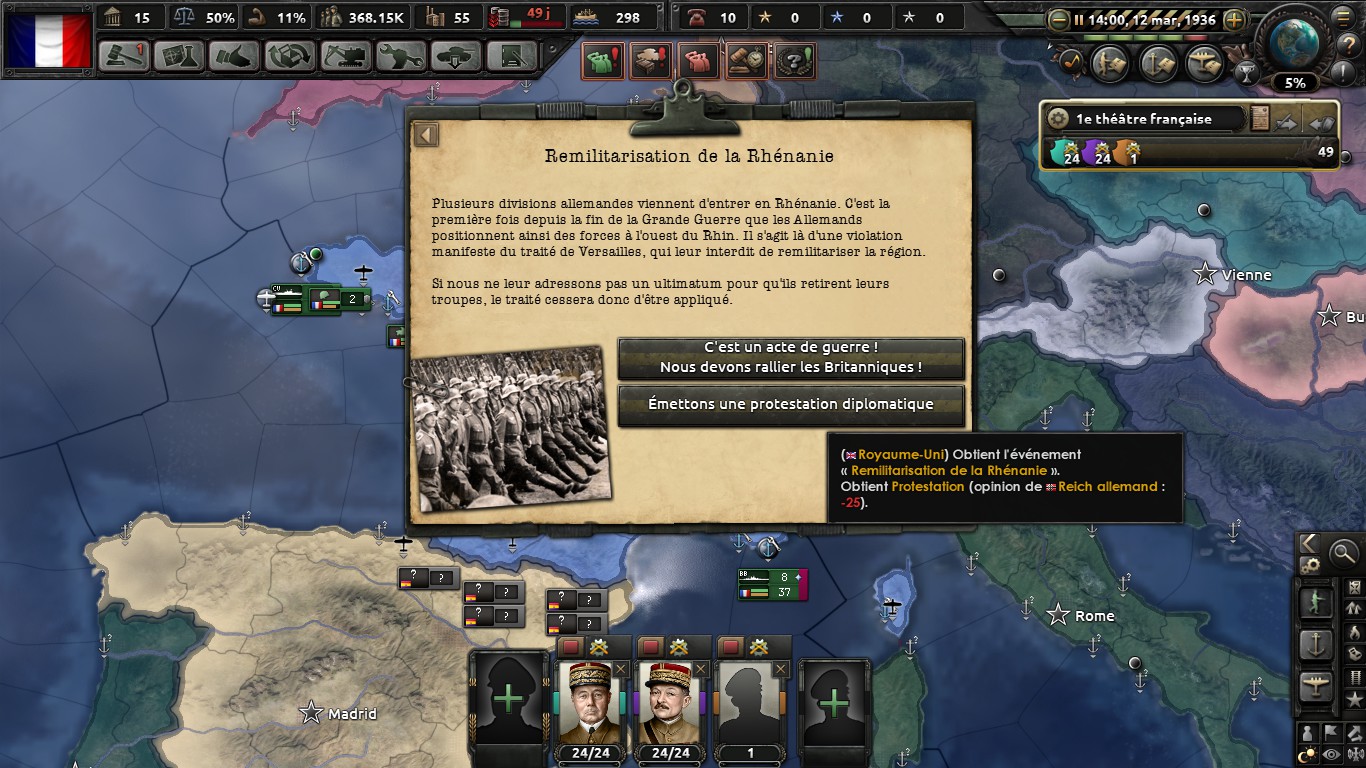Open diplomacy via the handshake icon
The width and height of the screenshot is (1366, 768).
(234, 56)
